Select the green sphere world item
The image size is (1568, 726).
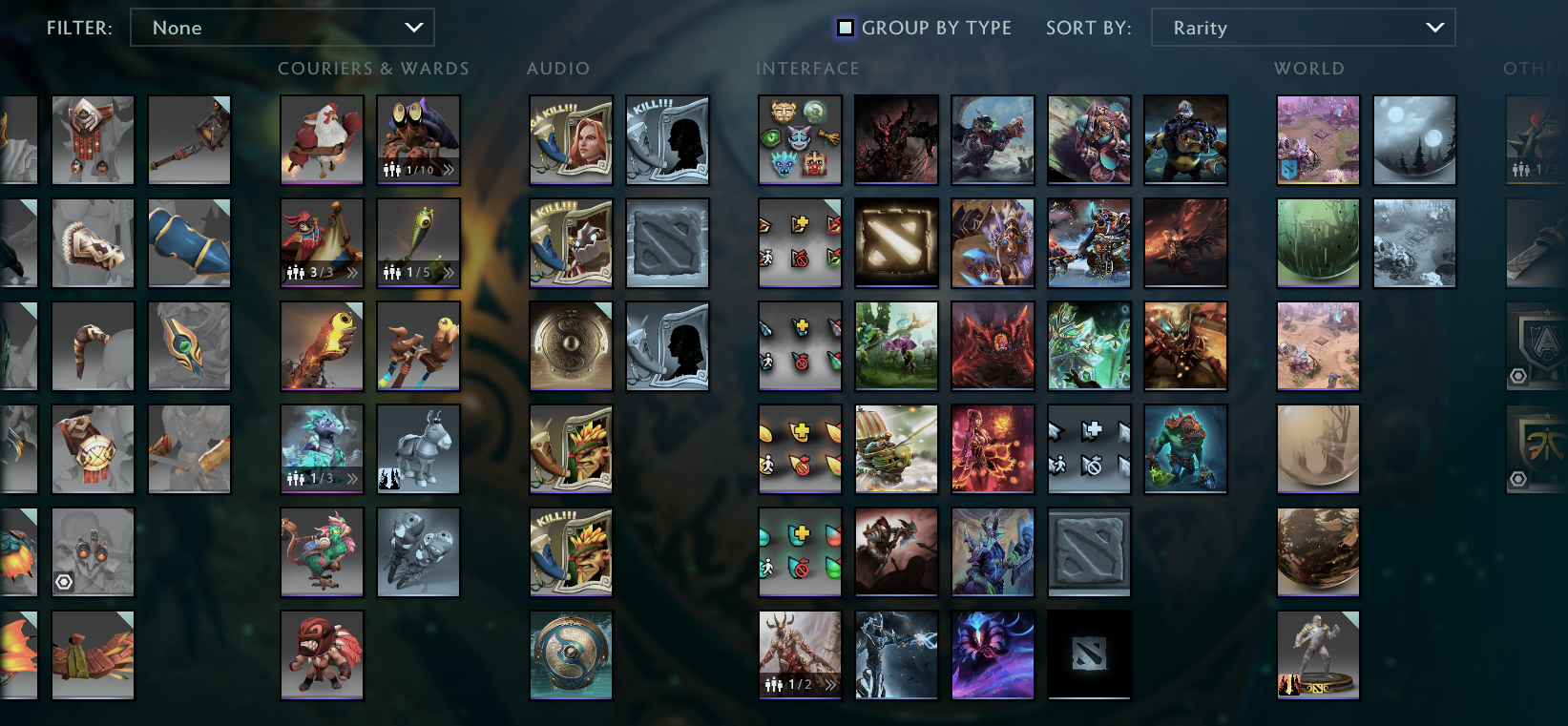(x=1318, y=243)
